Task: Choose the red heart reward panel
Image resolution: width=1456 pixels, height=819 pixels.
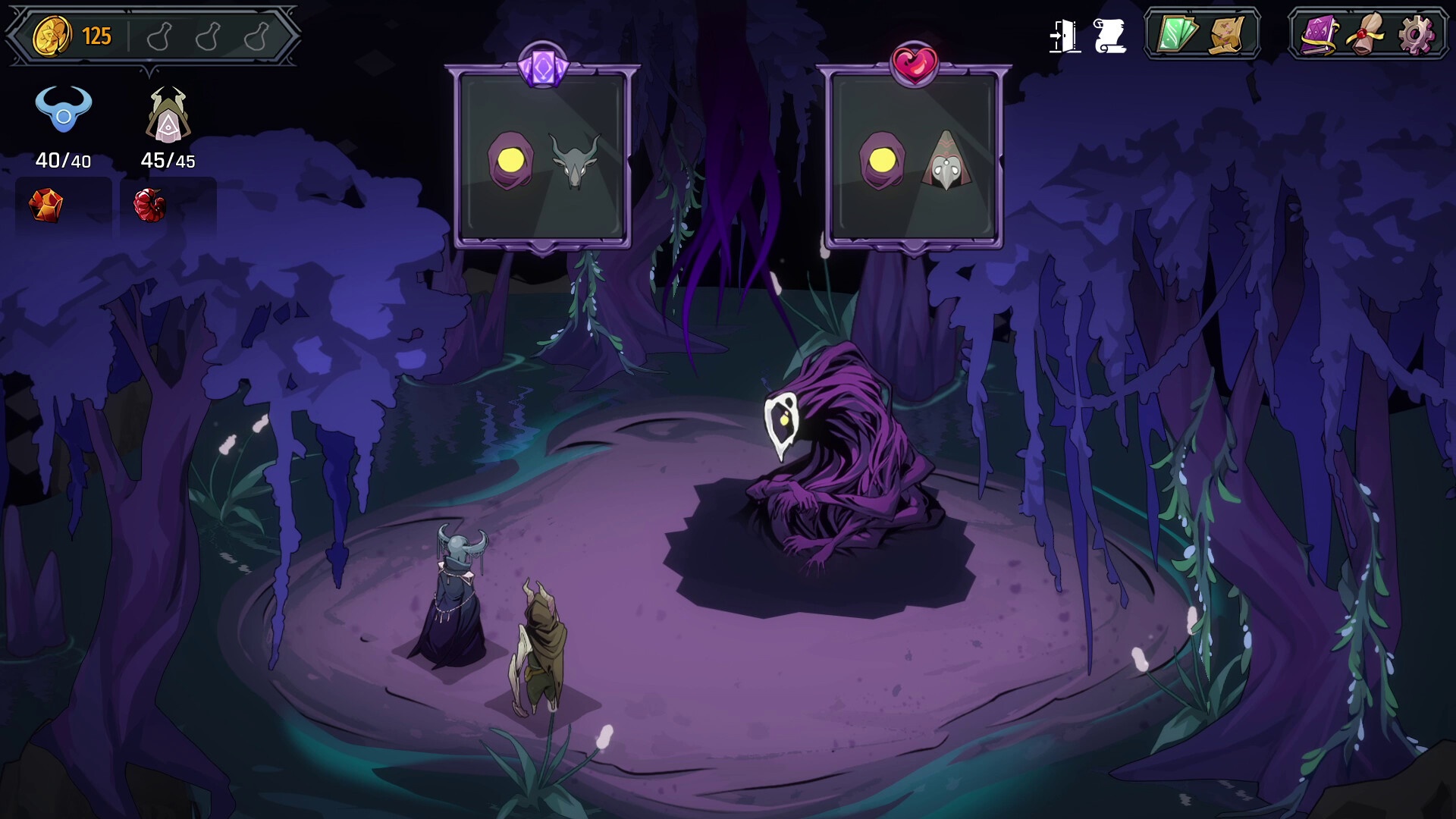Action: point(913,159)
